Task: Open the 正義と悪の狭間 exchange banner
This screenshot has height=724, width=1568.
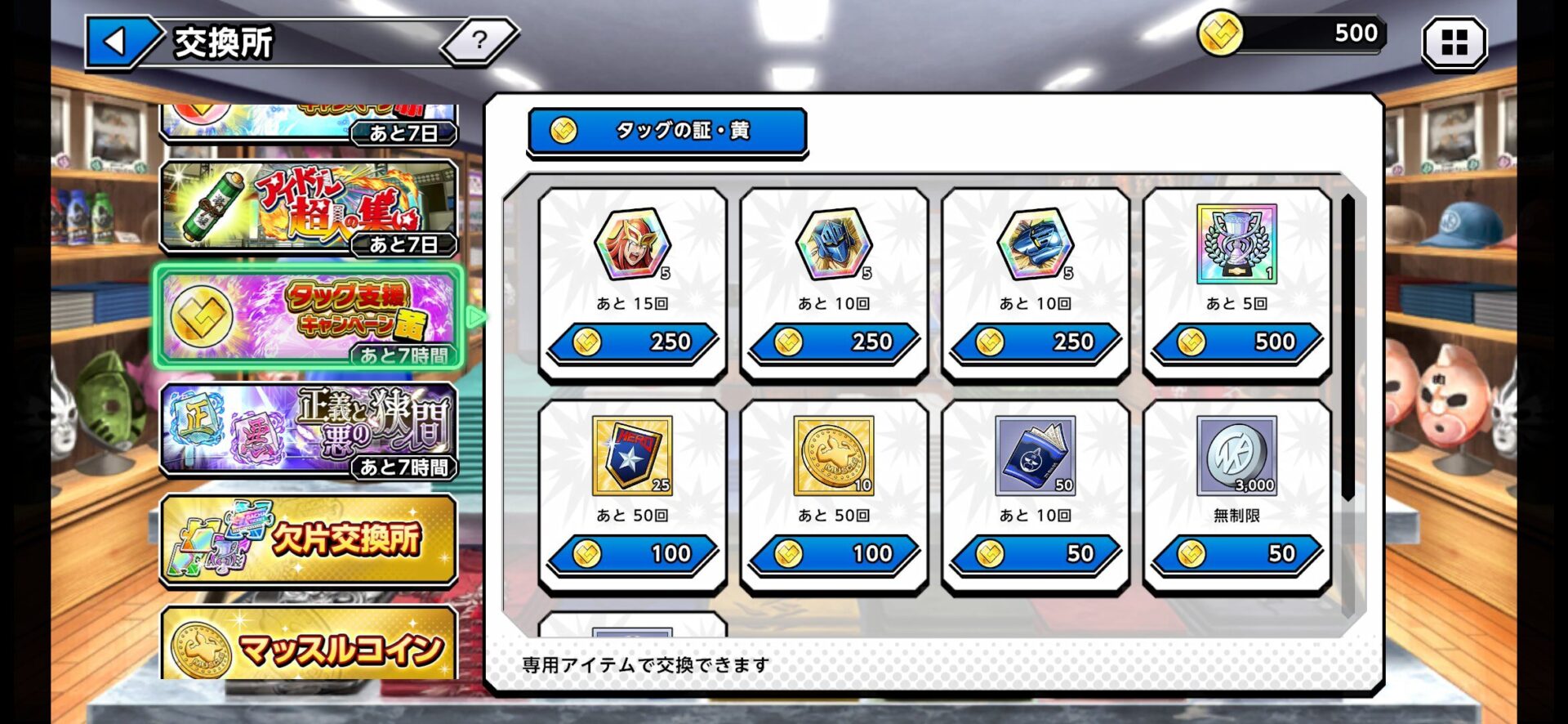Action: pos(309,429)
